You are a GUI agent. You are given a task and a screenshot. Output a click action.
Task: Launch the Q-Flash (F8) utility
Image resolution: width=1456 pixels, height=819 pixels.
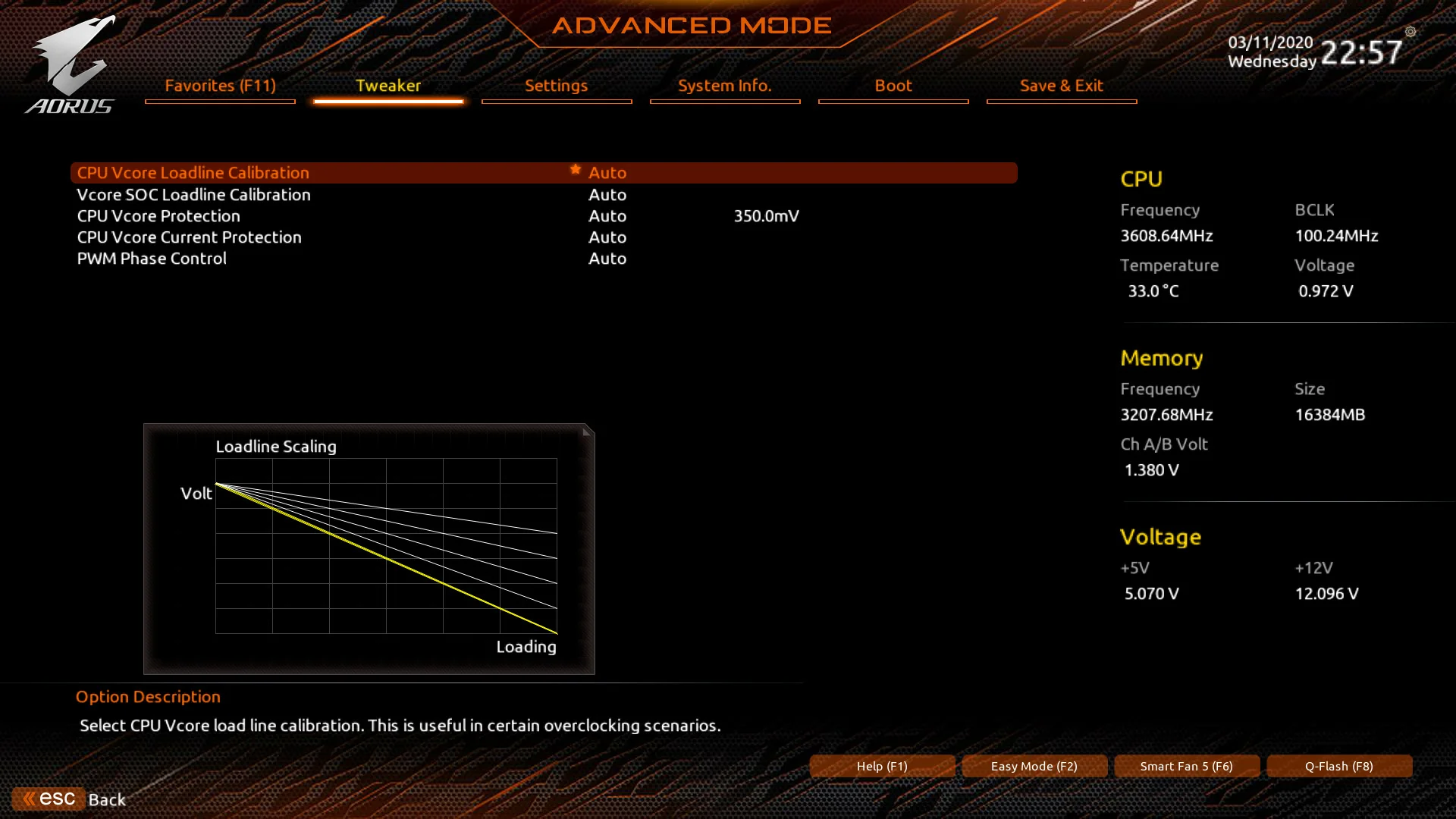[1339, 766]
